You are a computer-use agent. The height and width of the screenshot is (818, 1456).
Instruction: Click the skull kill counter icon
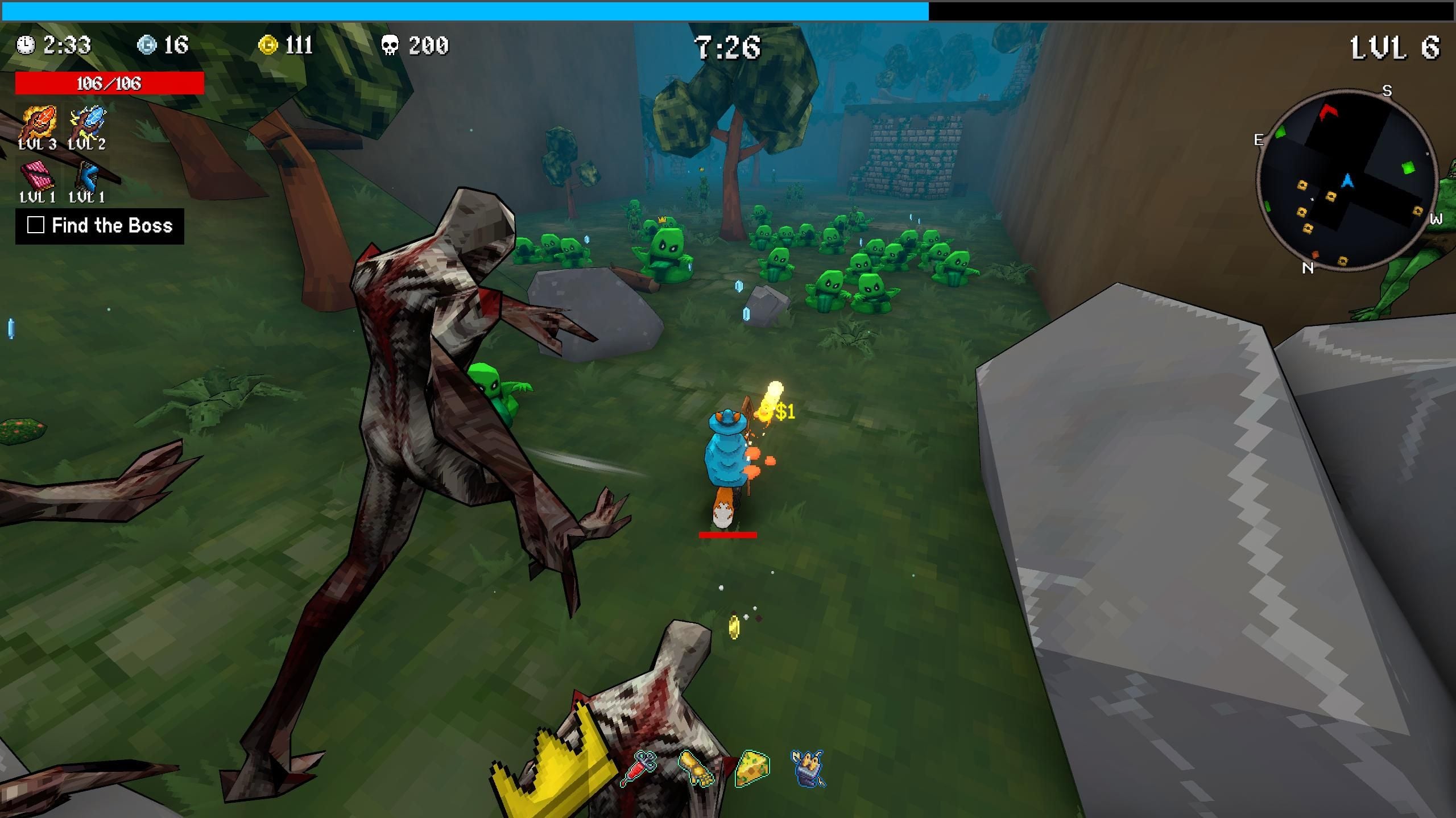click(389, 44)
